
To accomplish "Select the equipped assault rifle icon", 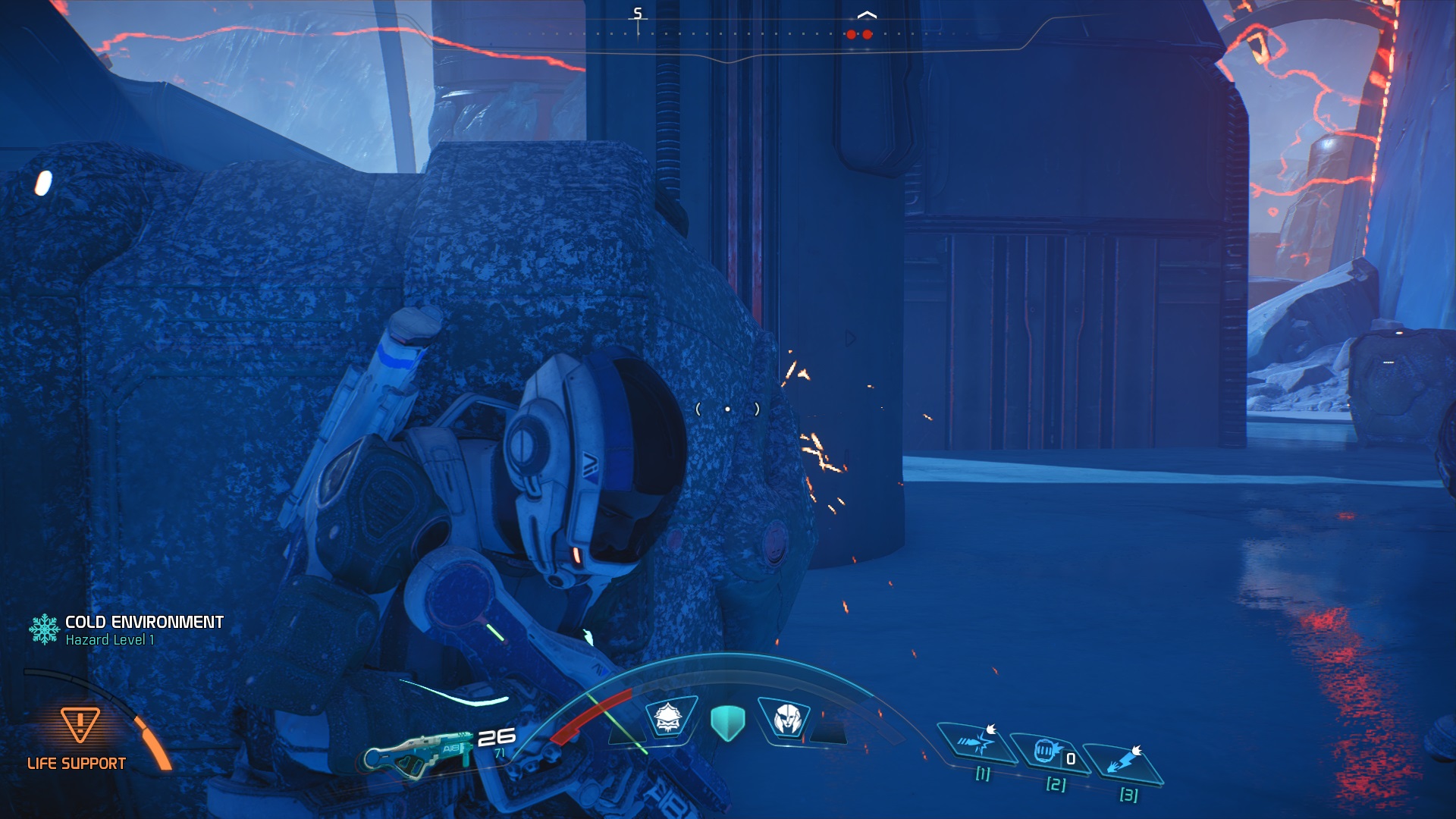I will pyautogui.click(x=418, y=753).
